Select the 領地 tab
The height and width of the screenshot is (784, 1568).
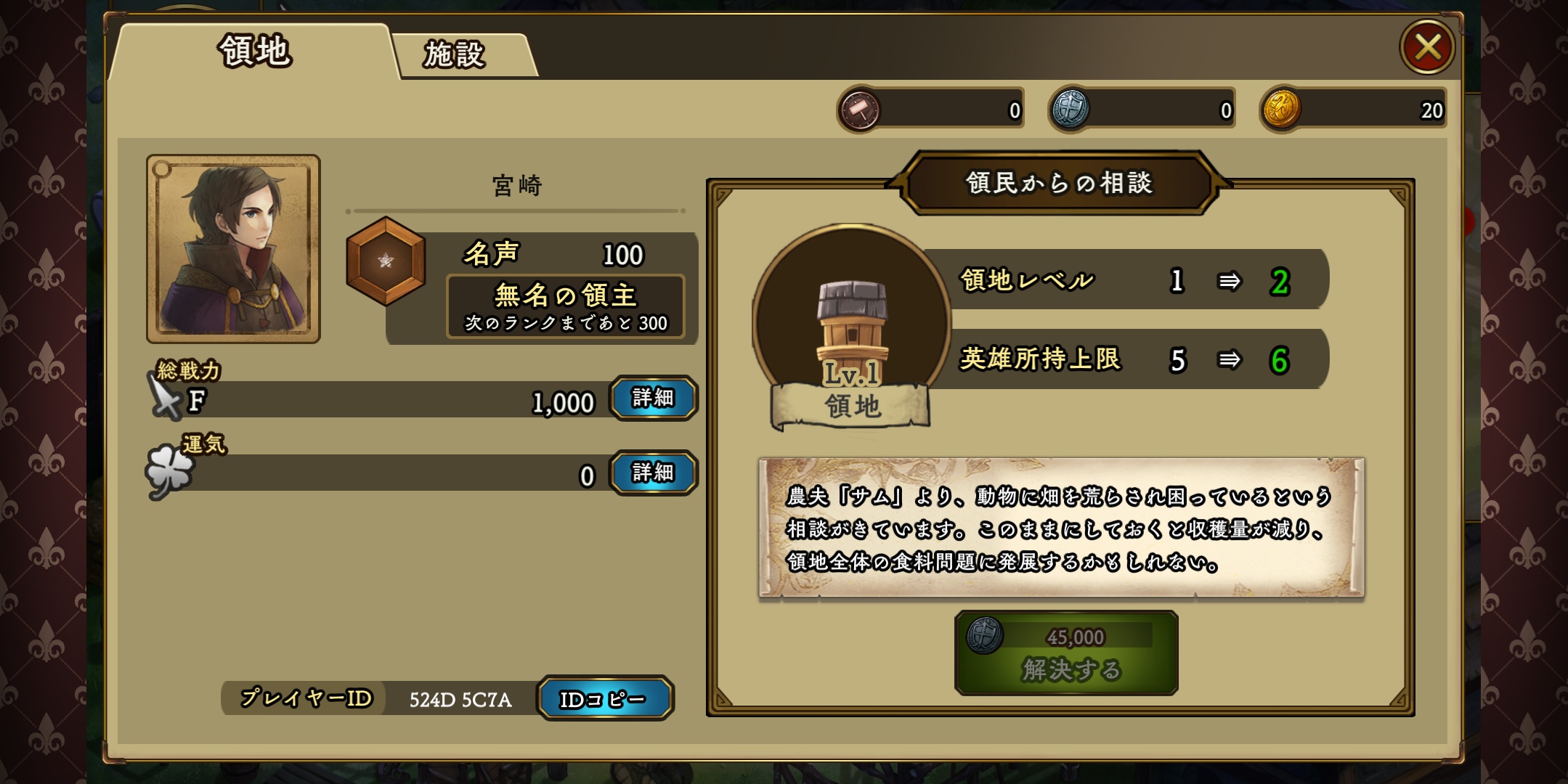[x=255, y=52]
